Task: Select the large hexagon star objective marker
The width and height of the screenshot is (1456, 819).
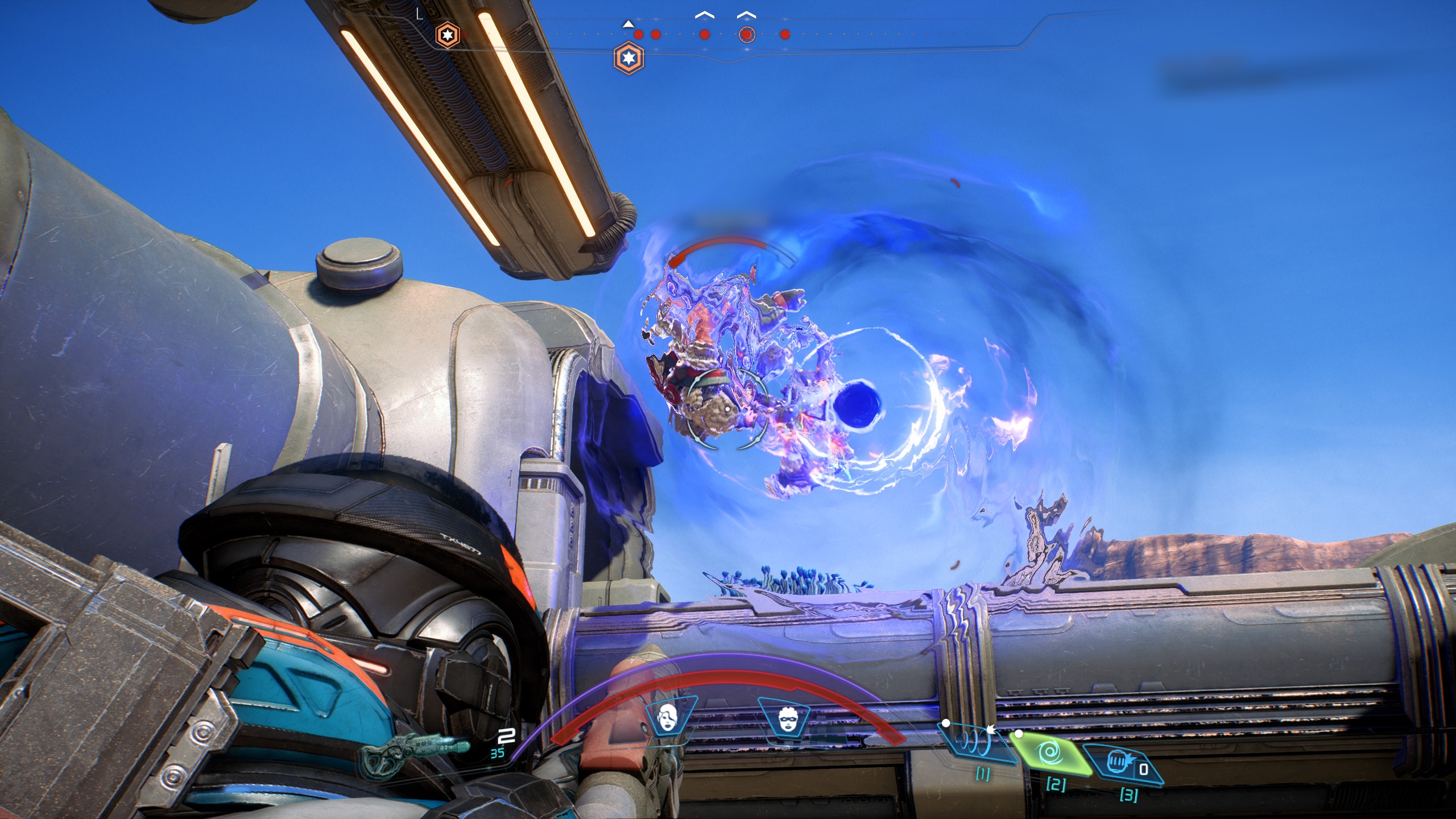Action: point(629,57)
